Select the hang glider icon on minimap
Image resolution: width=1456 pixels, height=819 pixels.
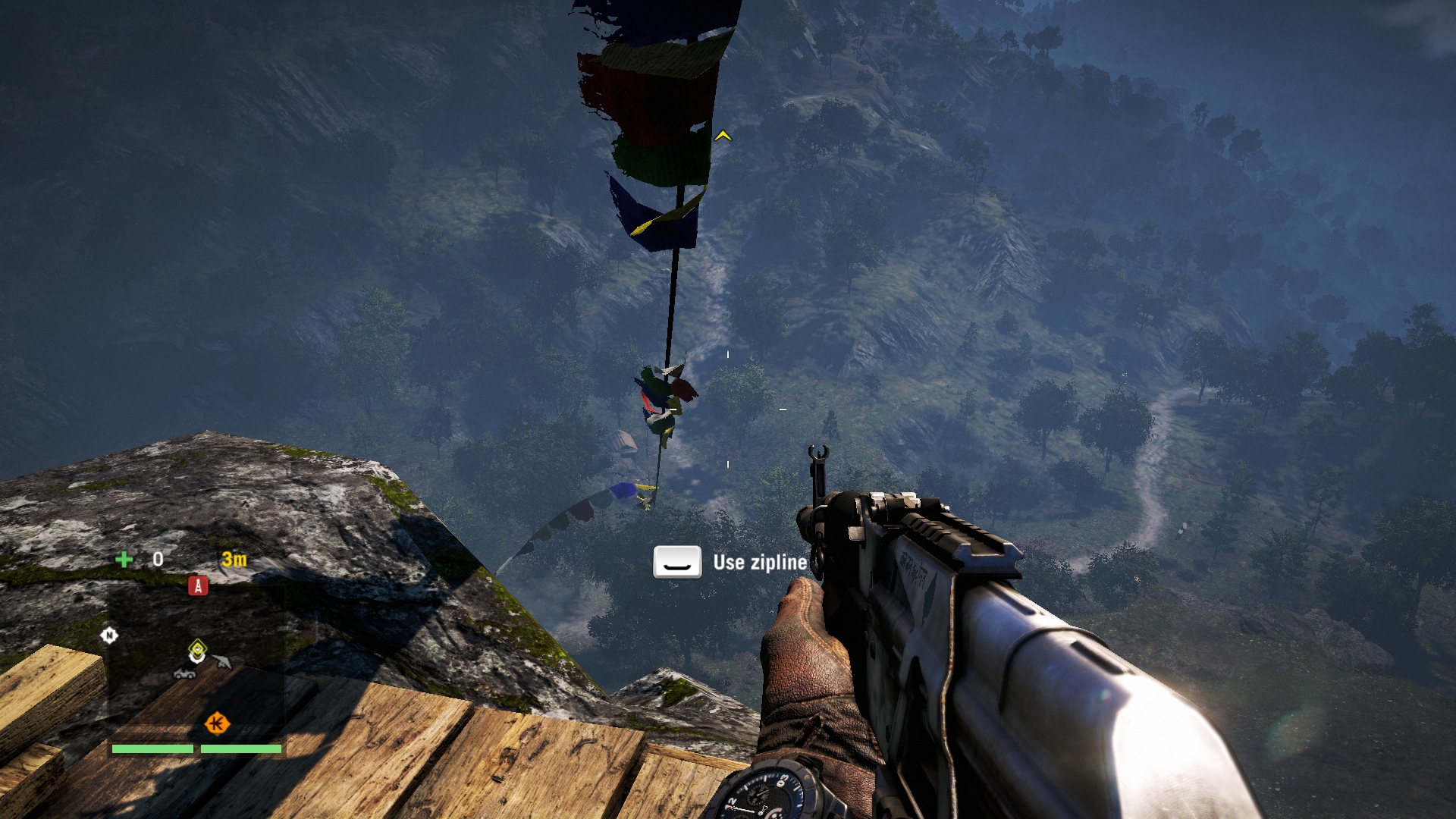click(x=221, y=662)
